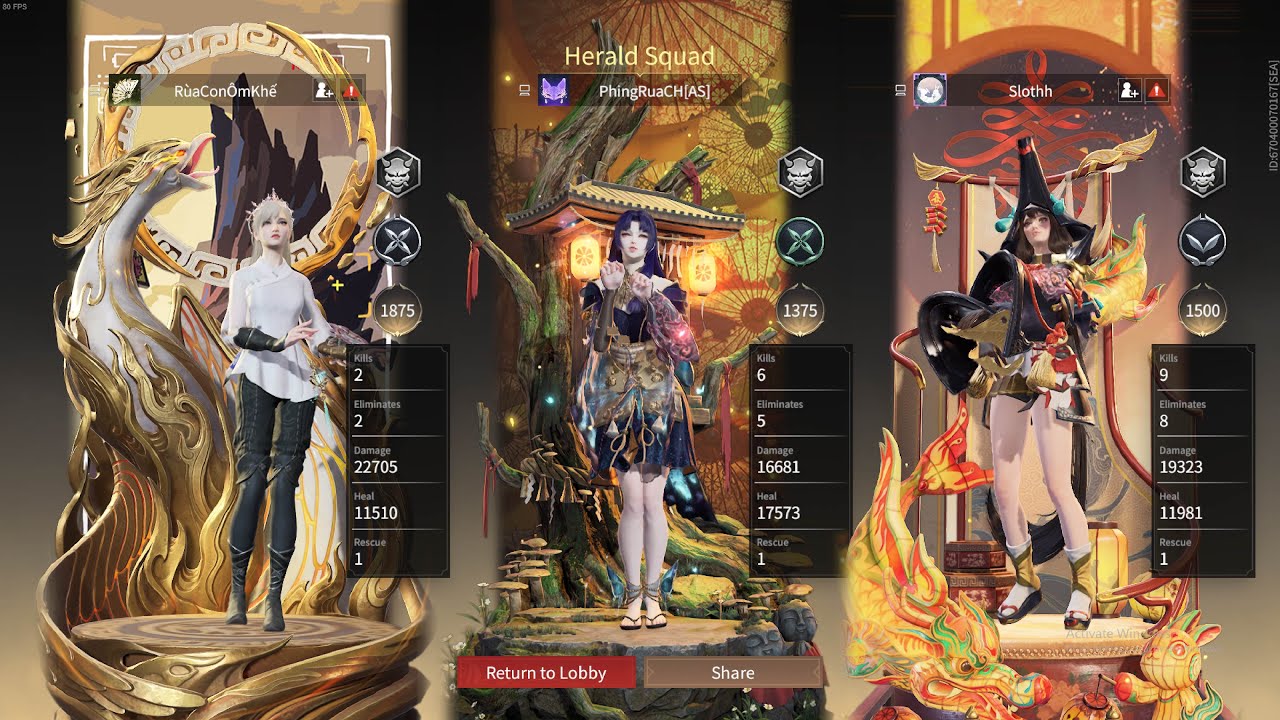This screenshot has height=720, width=1280.
Task: Open PhingRuaCH[AS] purple cat avatar
Action: click(554, 91)
